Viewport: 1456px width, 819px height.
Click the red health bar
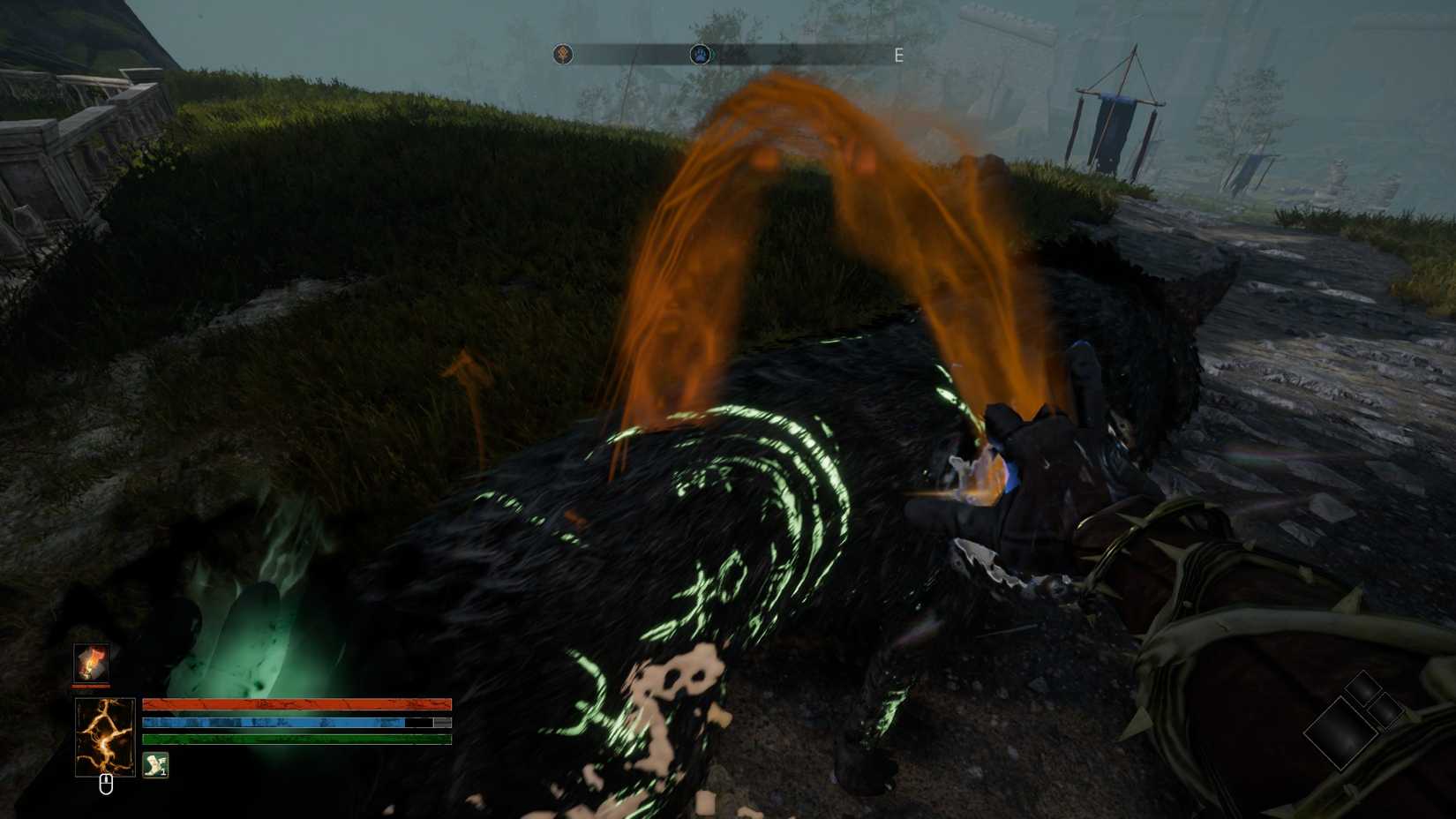(296, 703)
